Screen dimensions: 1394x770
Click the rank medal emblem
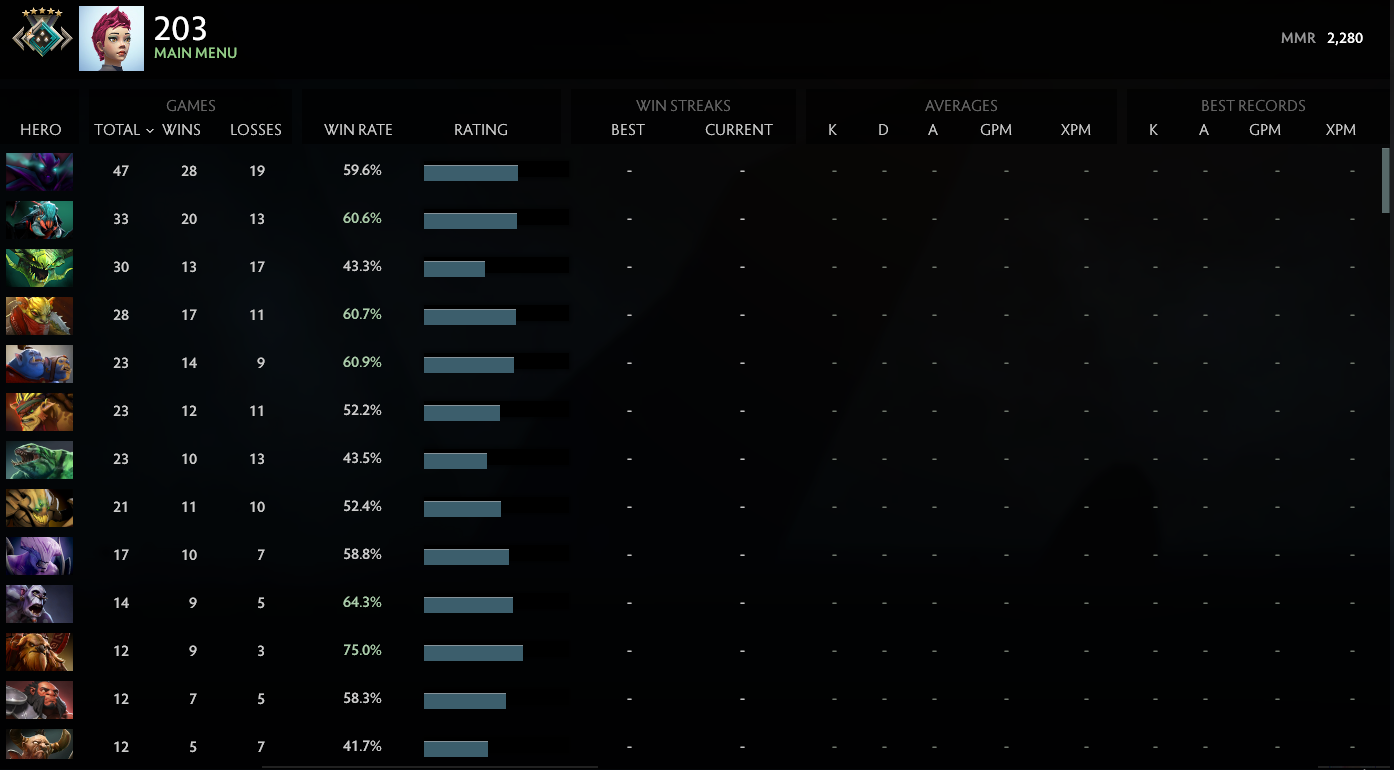click(x=40, y=38)
